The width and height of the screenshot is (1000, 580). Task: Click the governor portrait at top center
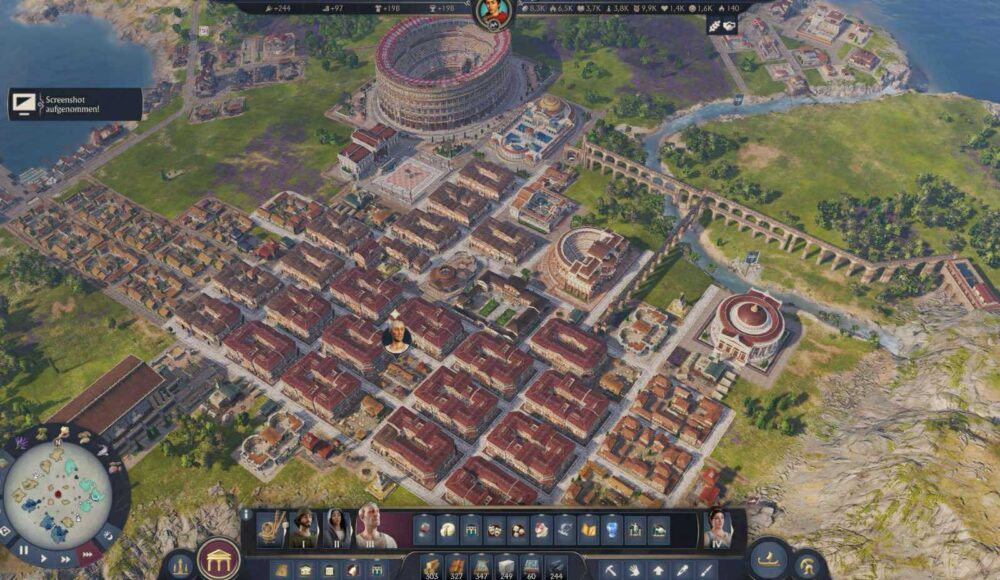pyautogui.click(x=492, y=13)
